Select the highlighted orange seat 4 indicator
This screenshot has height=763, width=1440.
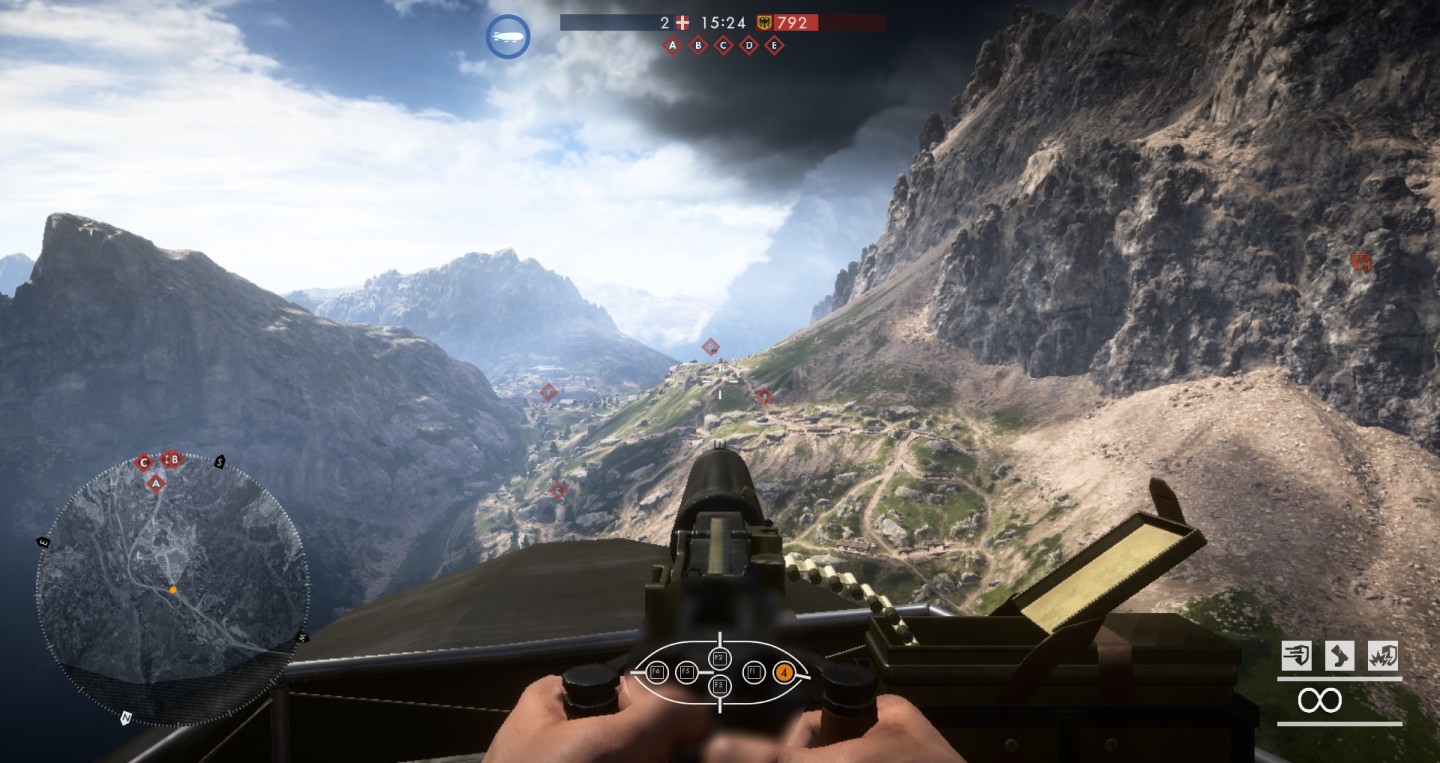coord(784,672)
